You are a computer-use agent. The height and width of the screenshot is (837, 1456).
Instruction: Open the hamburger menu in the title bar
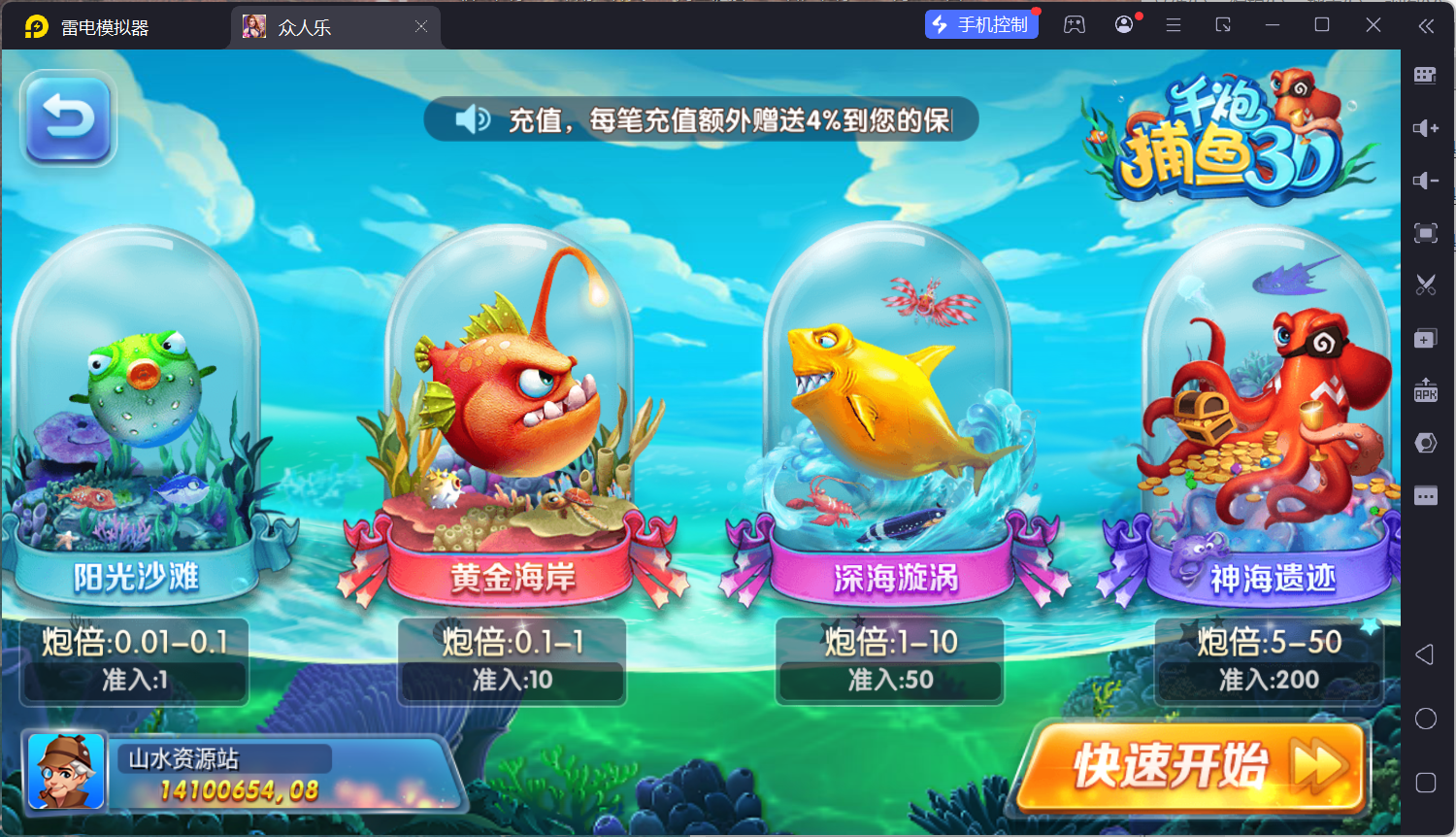point(1173,25)
